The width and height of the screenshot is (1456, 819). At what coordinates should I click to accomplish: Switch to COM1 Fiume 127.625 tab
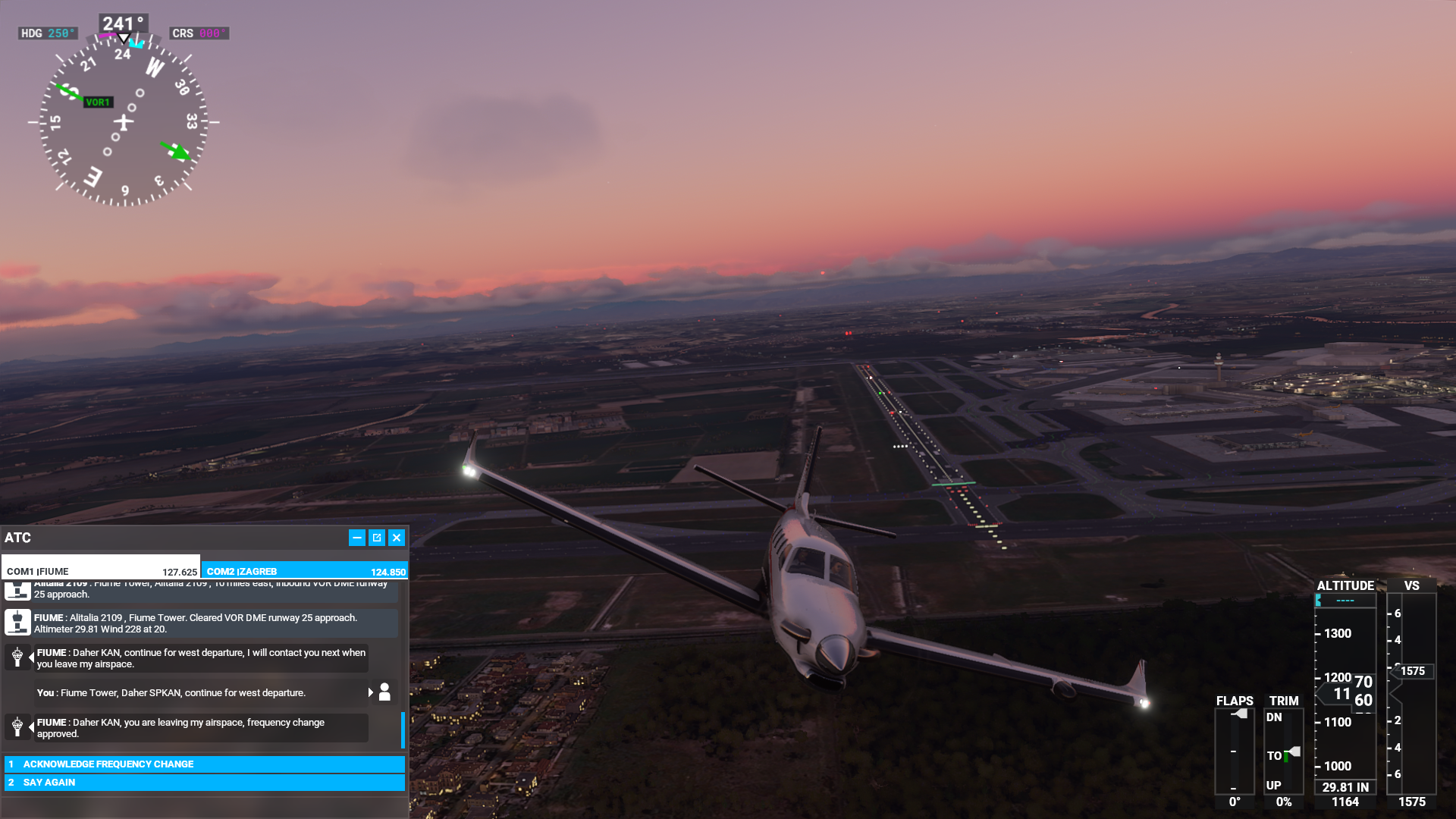(x=101, y=571)
